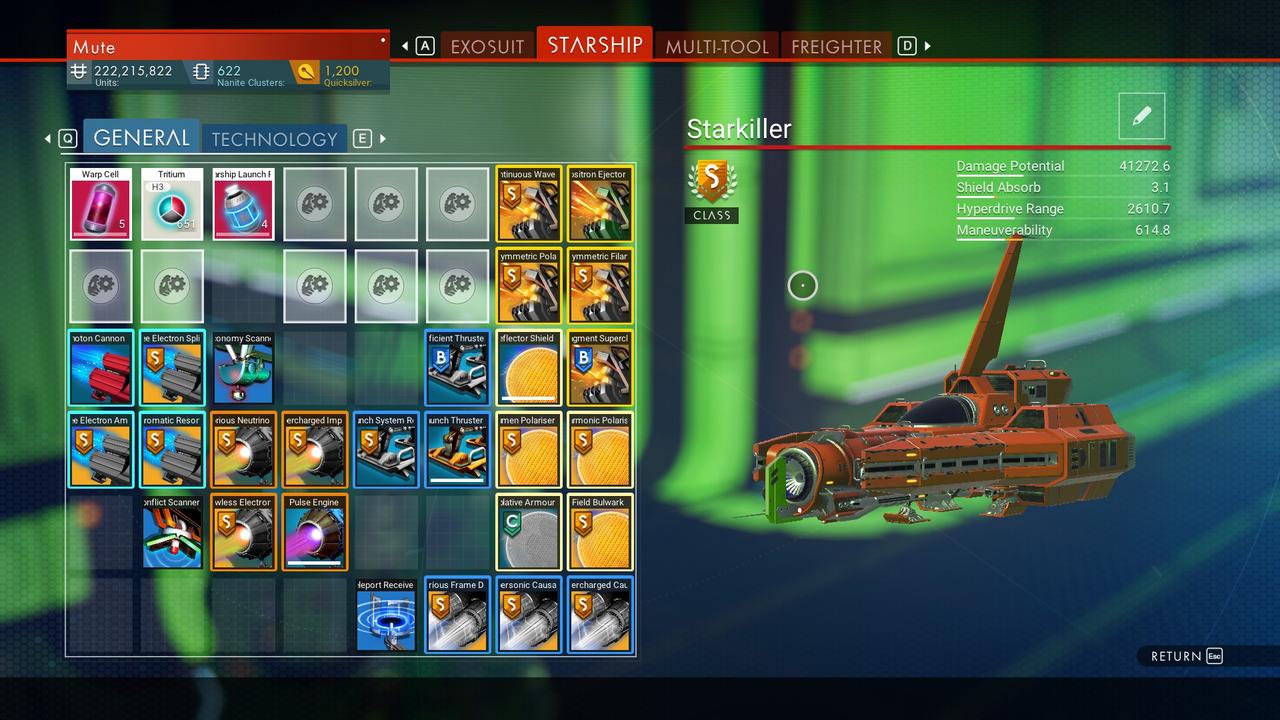Select the Deflector Shield technology
The width and height of the screenshot is (1280, 720).
point(528,368)
